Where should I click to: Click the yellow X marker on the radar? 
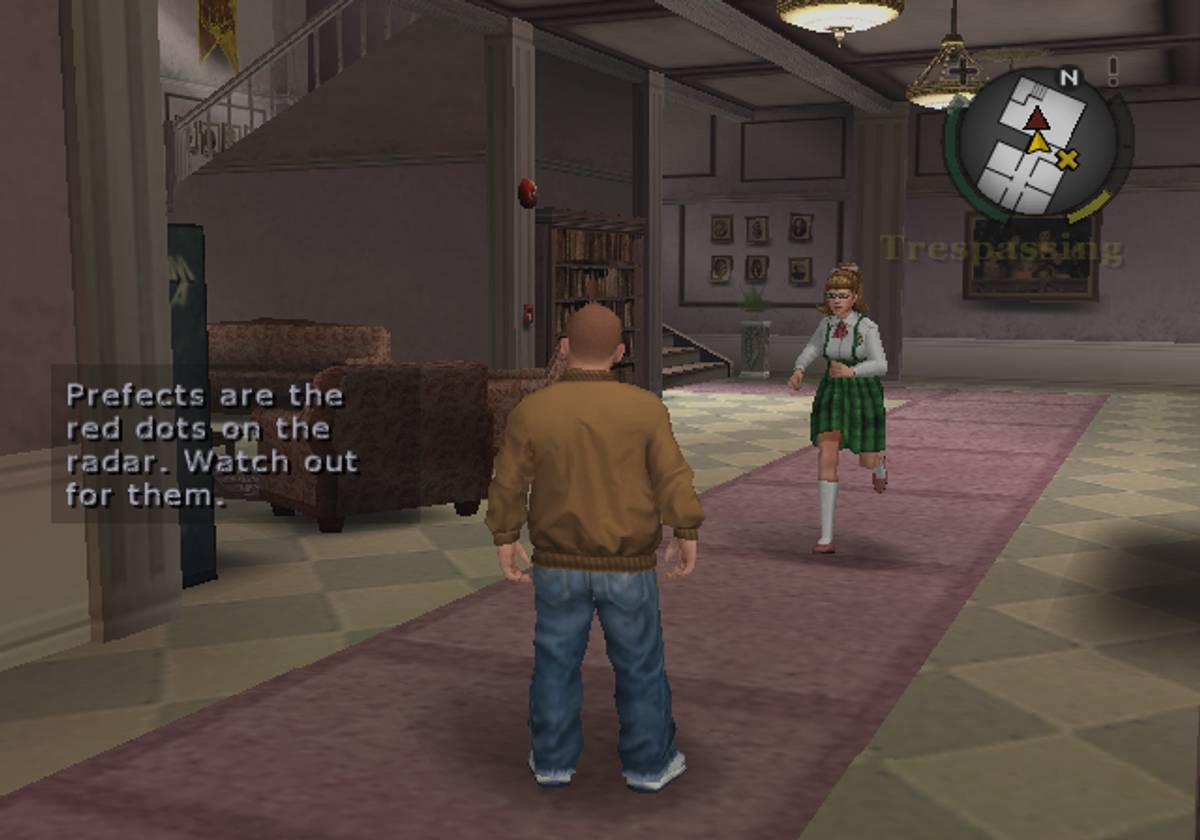pyautogui.click(x=1068, y=158)
